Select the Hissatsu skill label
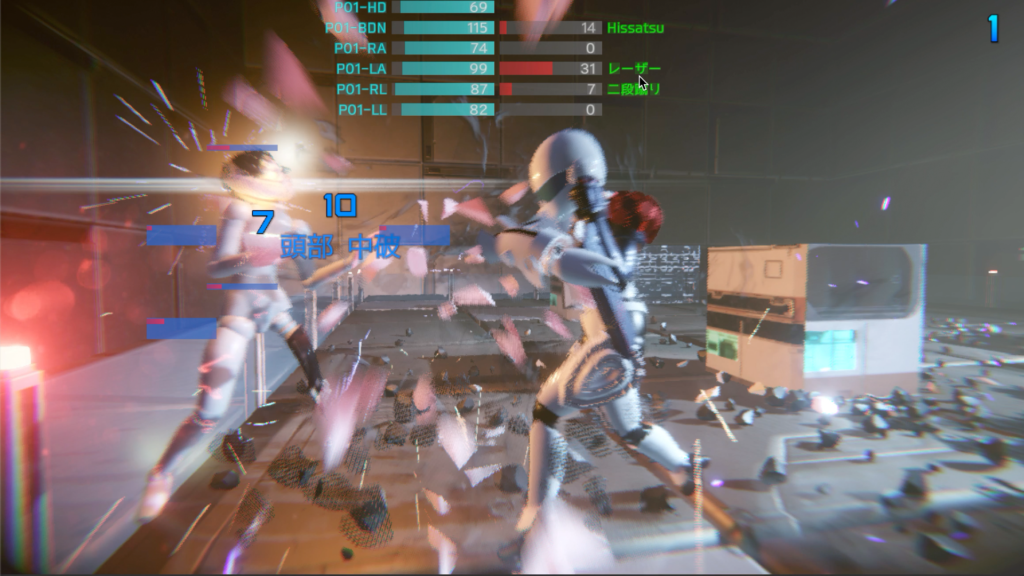1024x576 pixels. (x=635, y=28)
